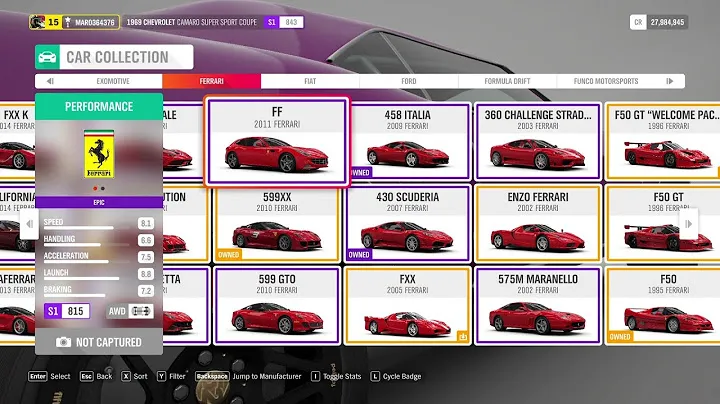The height and width of the screenshot is (404, 720).
Task: Show the Formula Drift tab
Action: 506,81
